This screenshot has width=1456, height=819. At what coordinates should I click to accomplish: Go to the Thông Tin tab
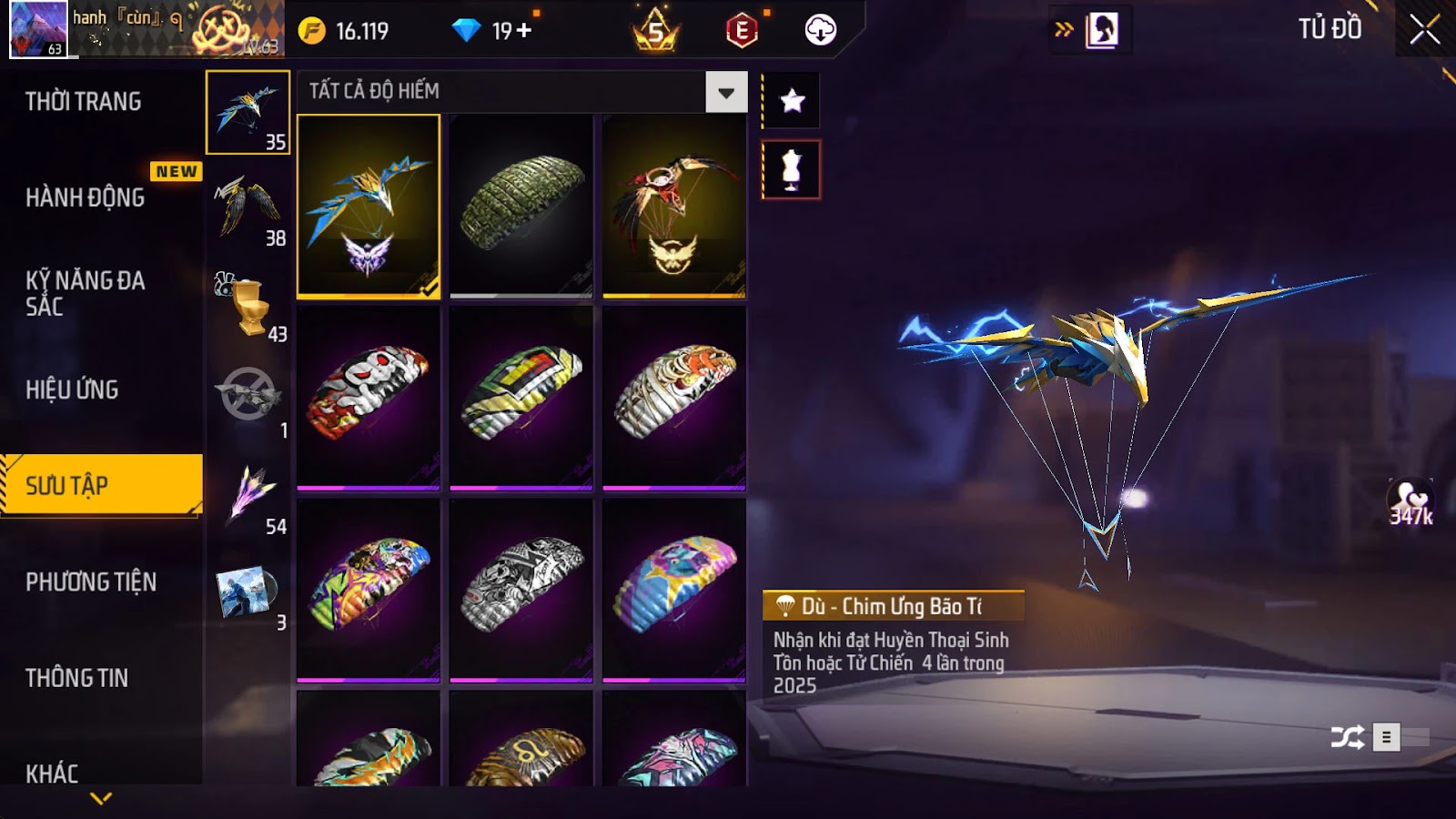77,678
